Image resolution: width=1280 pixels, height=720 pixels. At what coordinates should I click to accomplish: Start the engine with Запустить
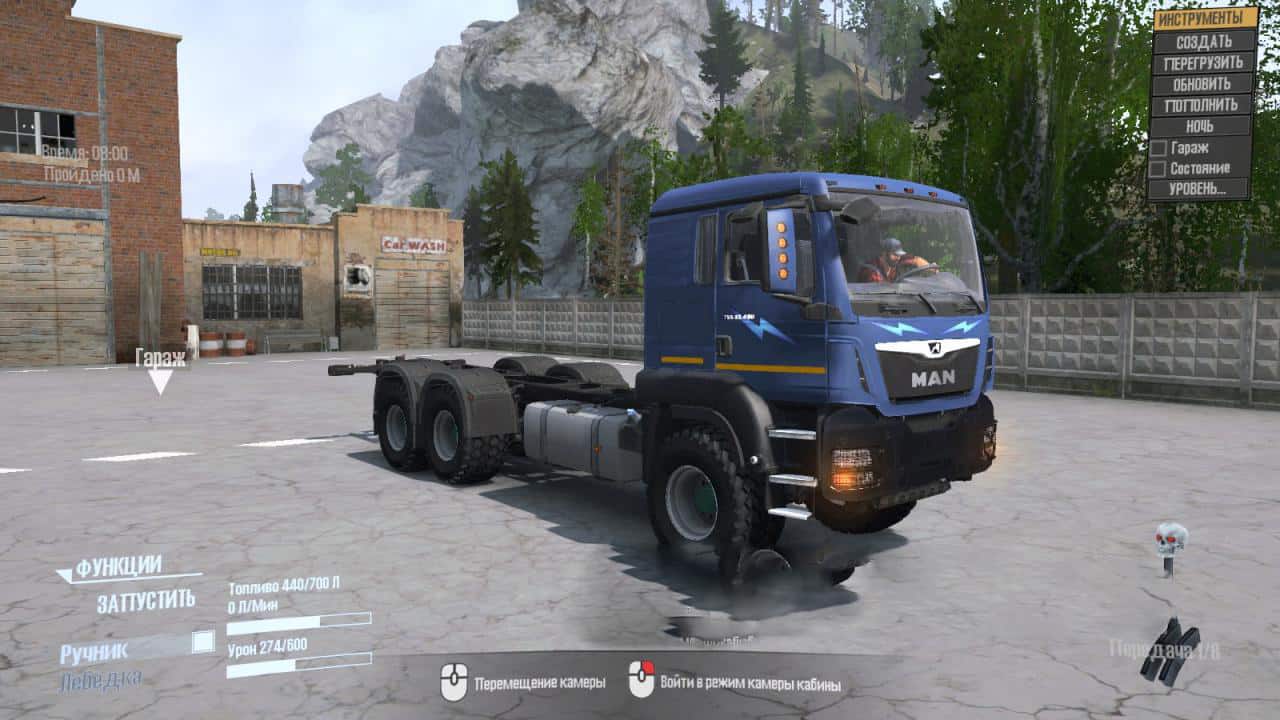(x=146, y=603)
